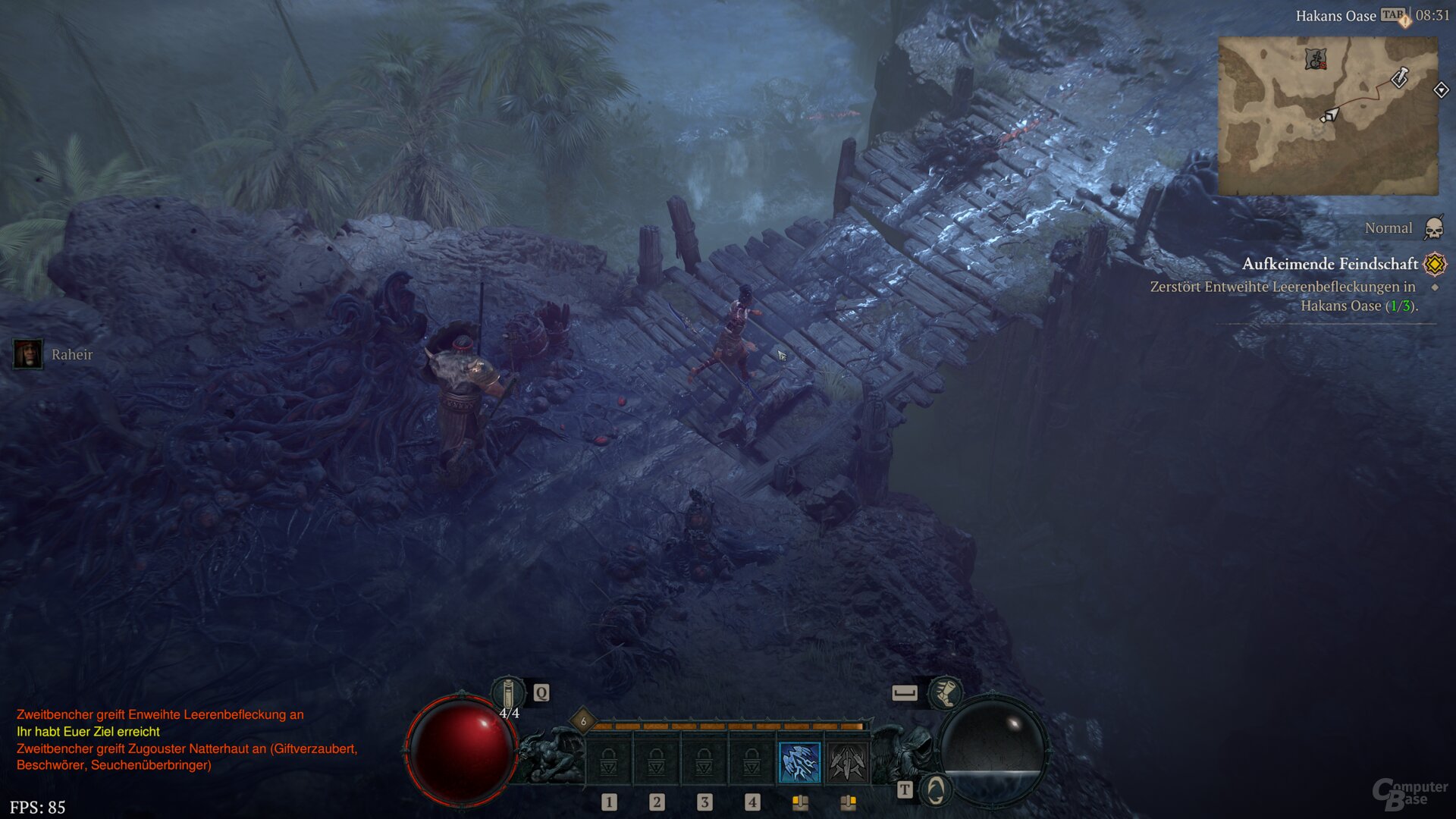Click the Normal difficulty label
The image size is (1456, 819).
(x=1389, y=228)
